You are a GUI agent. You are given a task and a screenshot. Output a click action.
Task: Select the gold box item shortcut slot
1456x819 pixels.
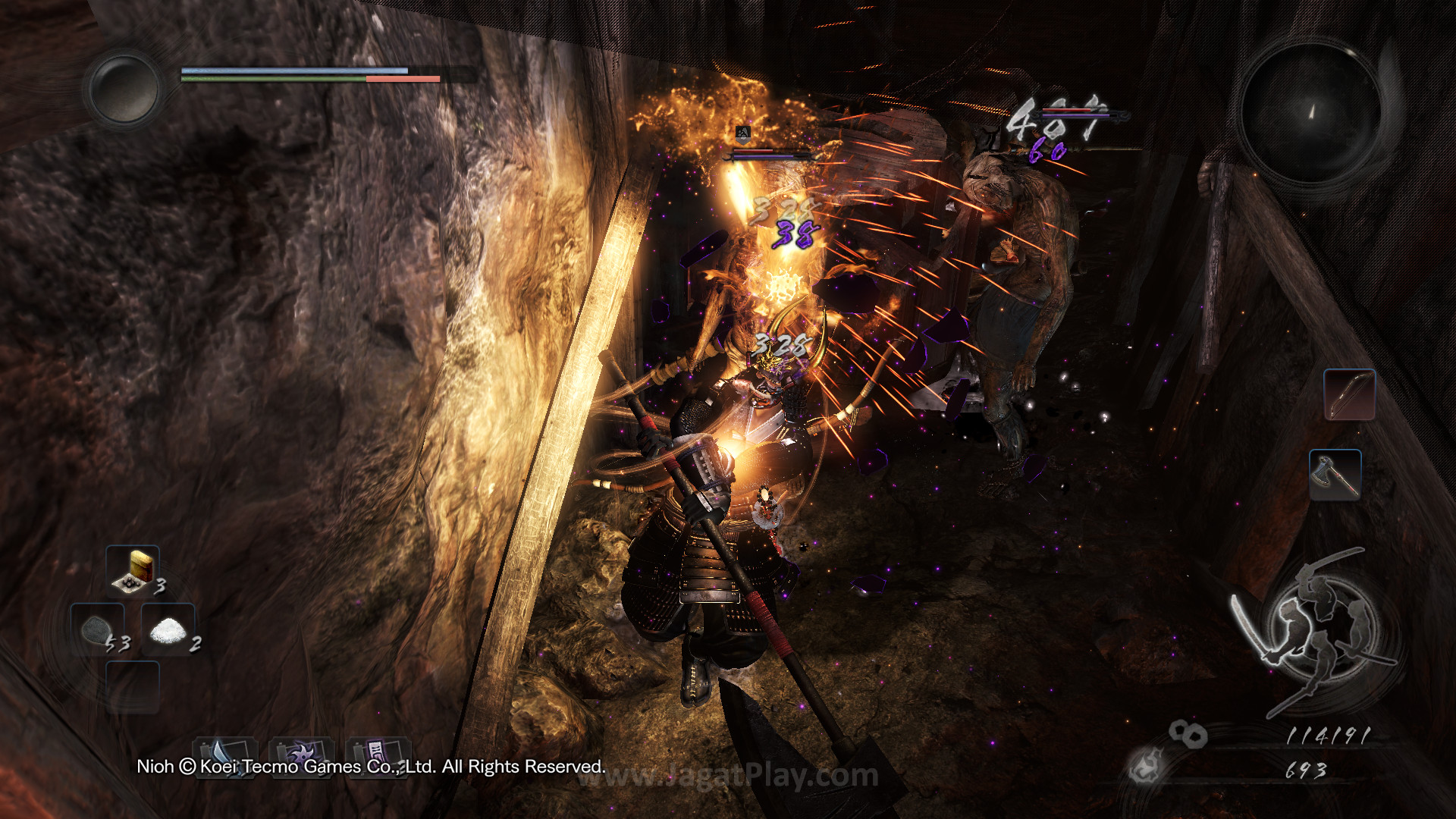click(x=133, y=570)
